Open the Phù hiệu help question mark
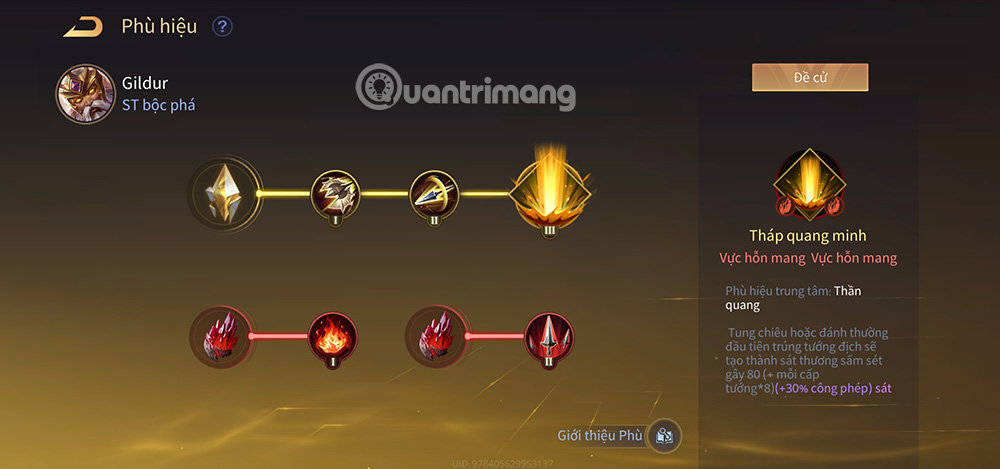Viewport: 1000px width, 469px height. [x=222, y=27]
